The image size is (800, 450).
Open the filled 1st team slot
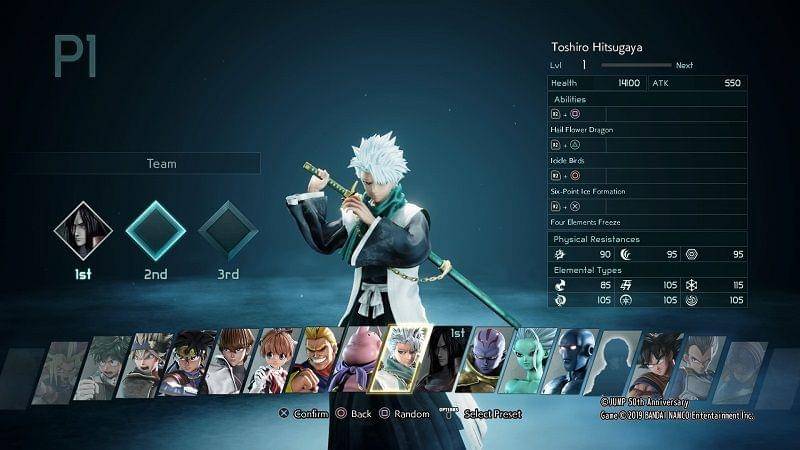(x=82, y=230)
